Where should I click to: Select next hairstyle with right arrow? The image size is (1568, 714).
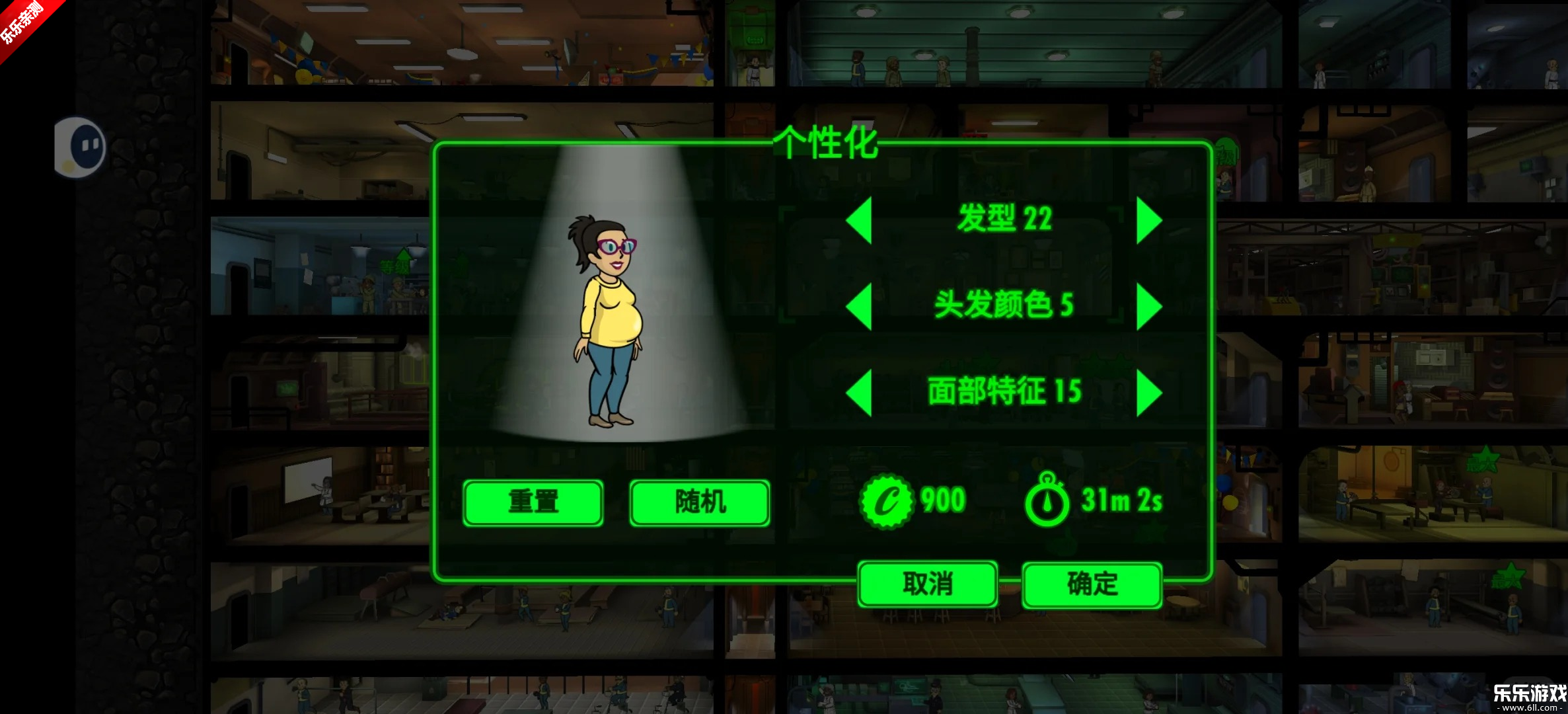[1149, 220]
